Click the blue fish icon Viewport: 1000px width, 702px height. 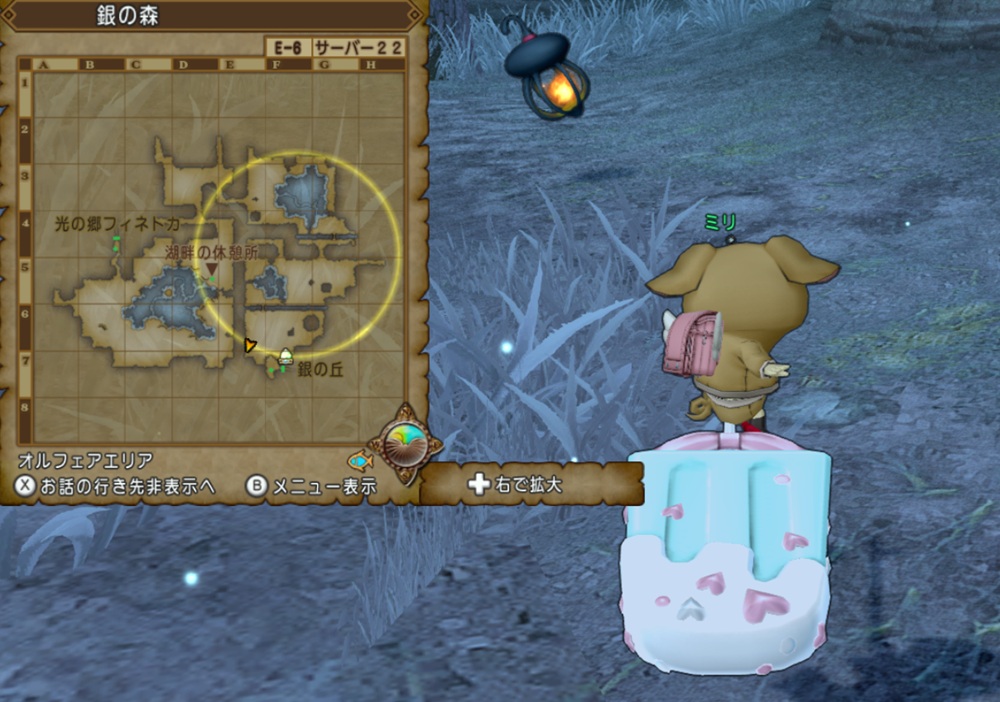coord(361,461)
